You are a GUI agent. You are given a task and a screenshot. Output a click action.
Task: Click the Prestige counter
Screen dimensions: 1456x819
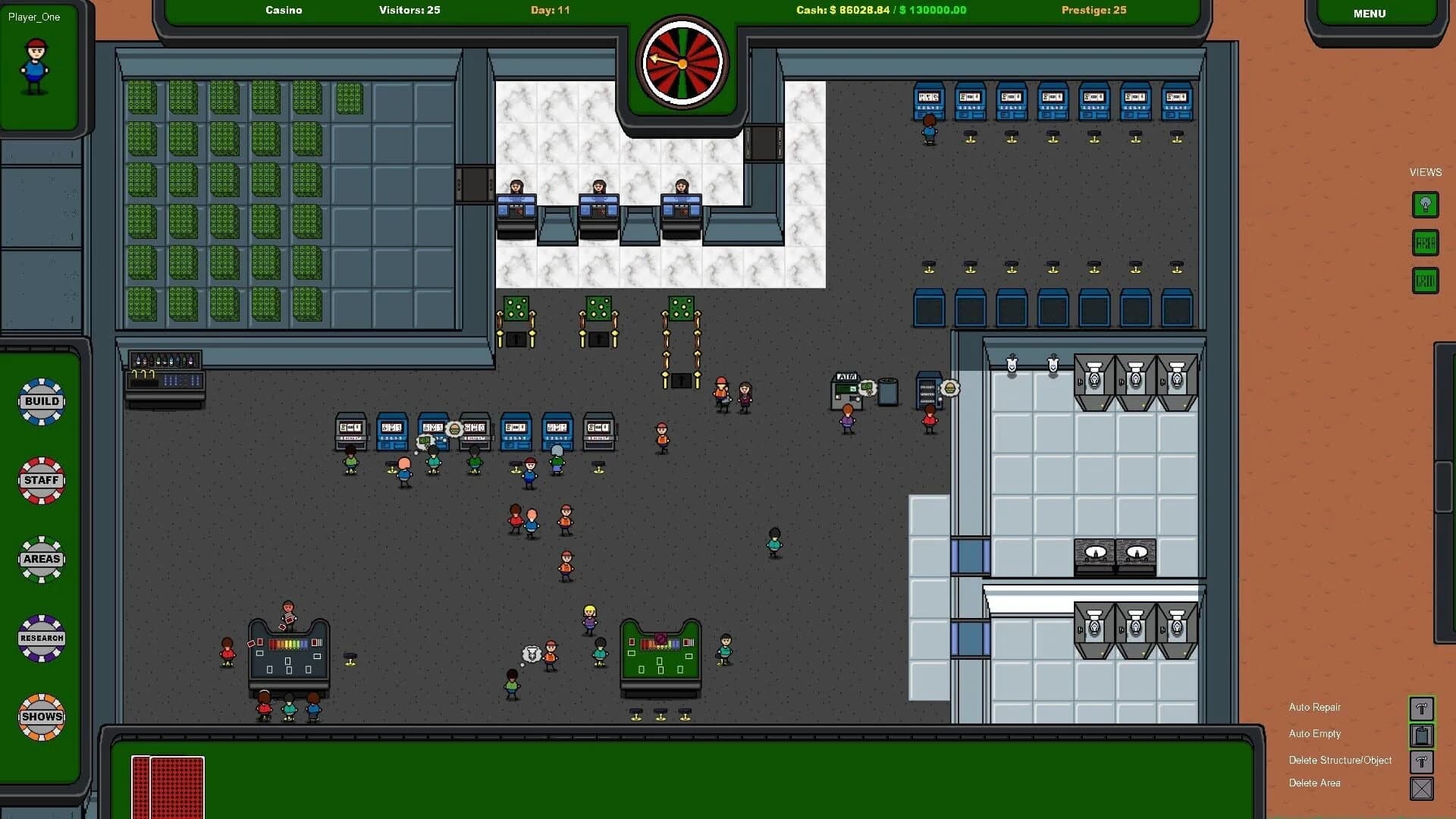click(x=1094, y=10)
